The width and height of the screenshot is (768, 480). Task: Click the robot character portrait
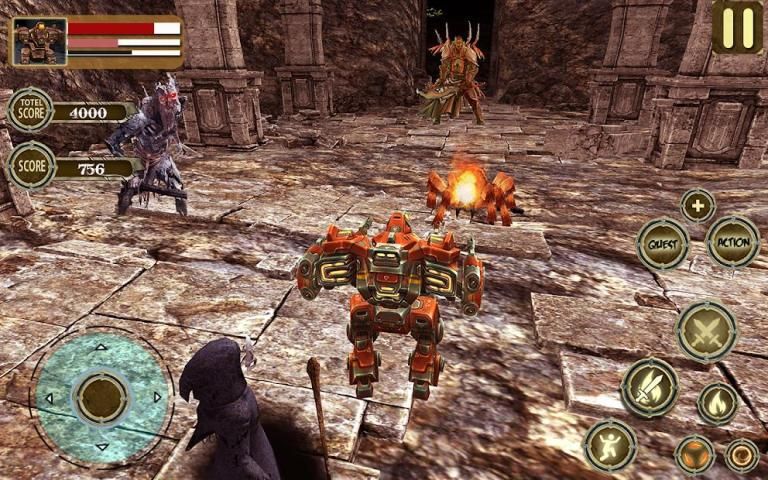pos(39,41)
